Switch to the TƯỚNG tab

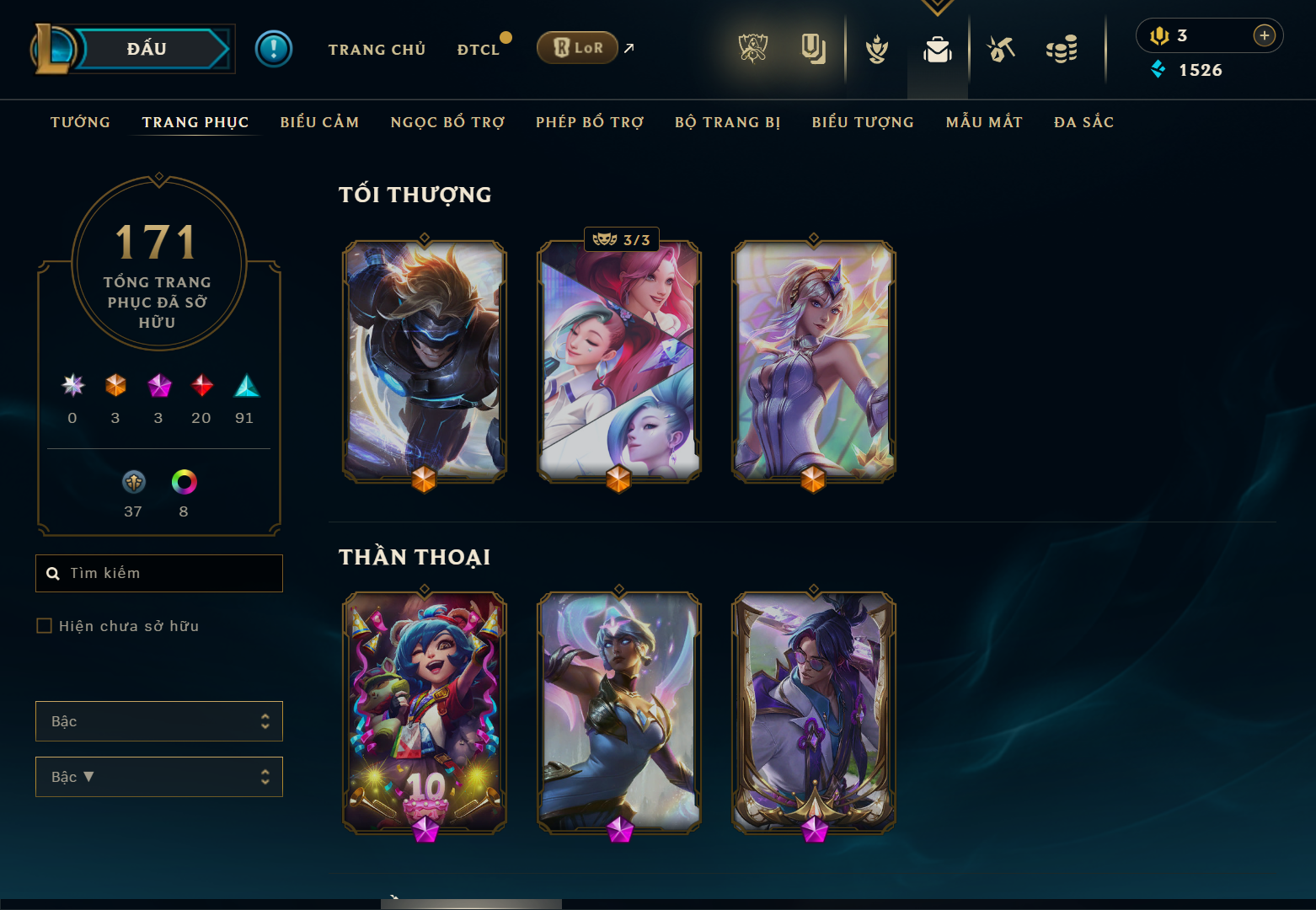(80, 122)
